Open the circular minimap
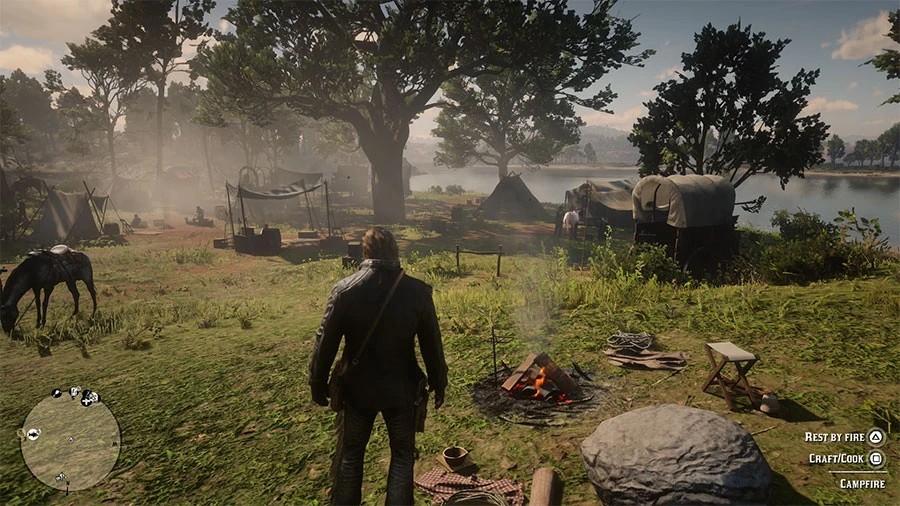Image resolution: width=900 pixels, height=506 pixels. [70, 441]
